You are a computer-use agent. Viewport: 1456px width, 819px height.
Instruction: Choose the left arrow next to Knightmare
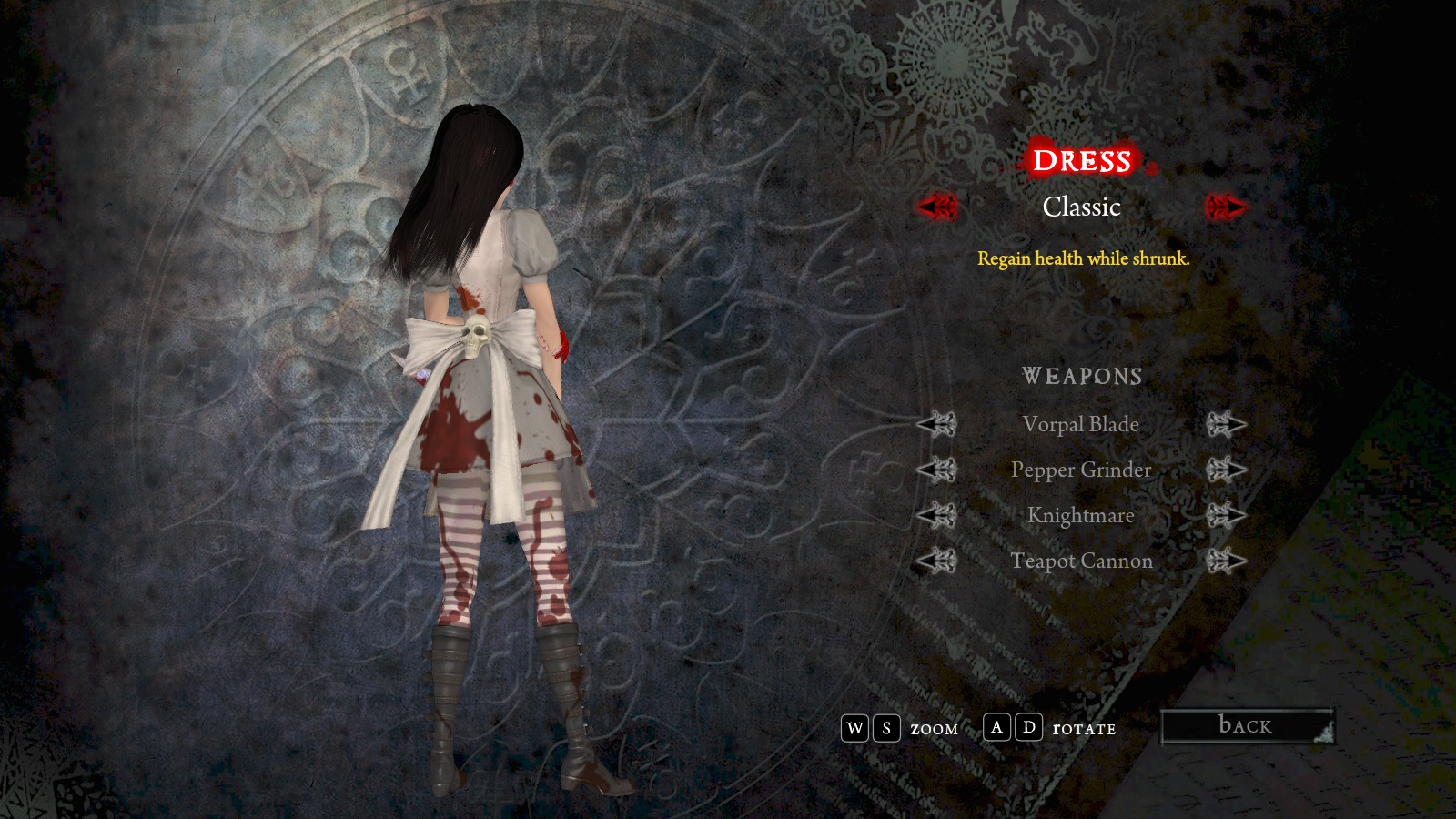point(936,515)
